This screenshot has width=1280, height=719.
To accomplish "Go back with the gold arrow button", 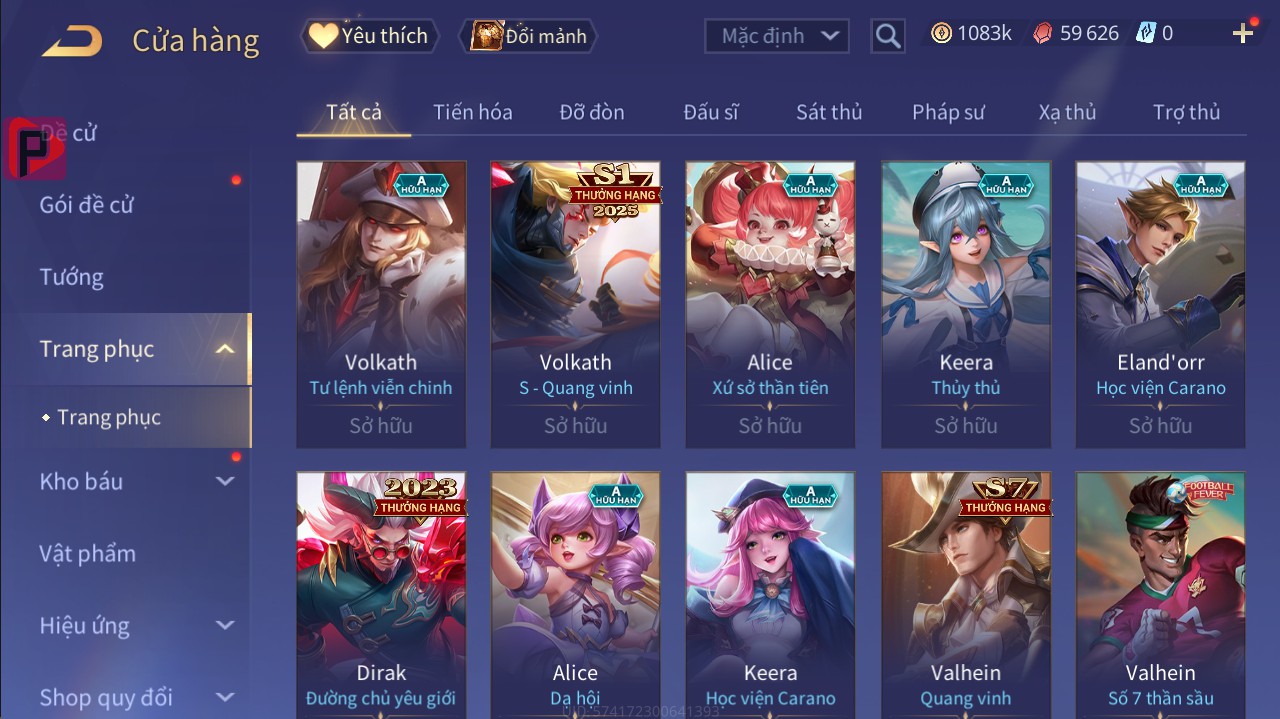I will pos(72,40).
